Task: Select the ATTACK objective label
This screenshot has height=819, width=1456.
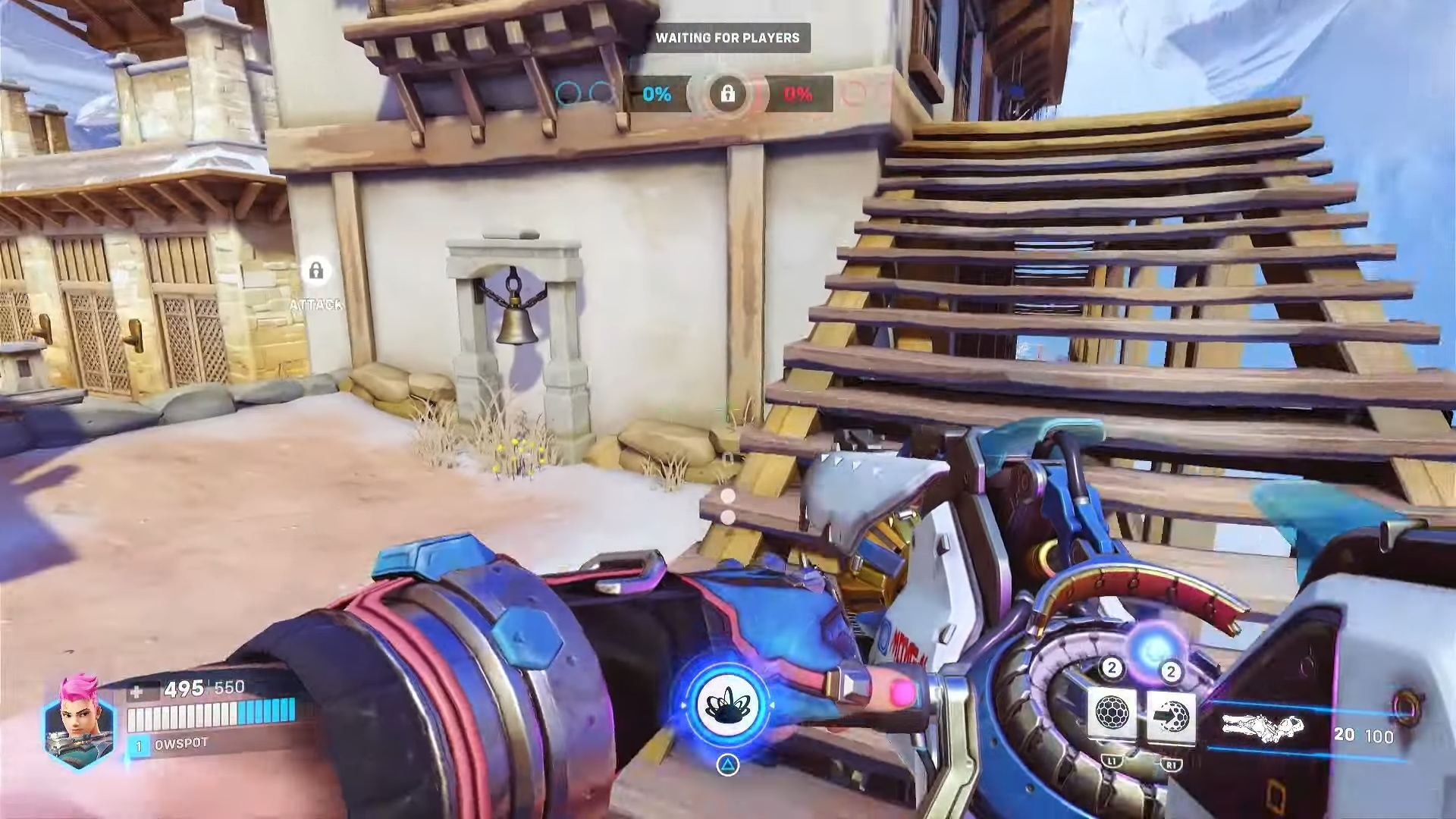Action: tap(315, 306)
